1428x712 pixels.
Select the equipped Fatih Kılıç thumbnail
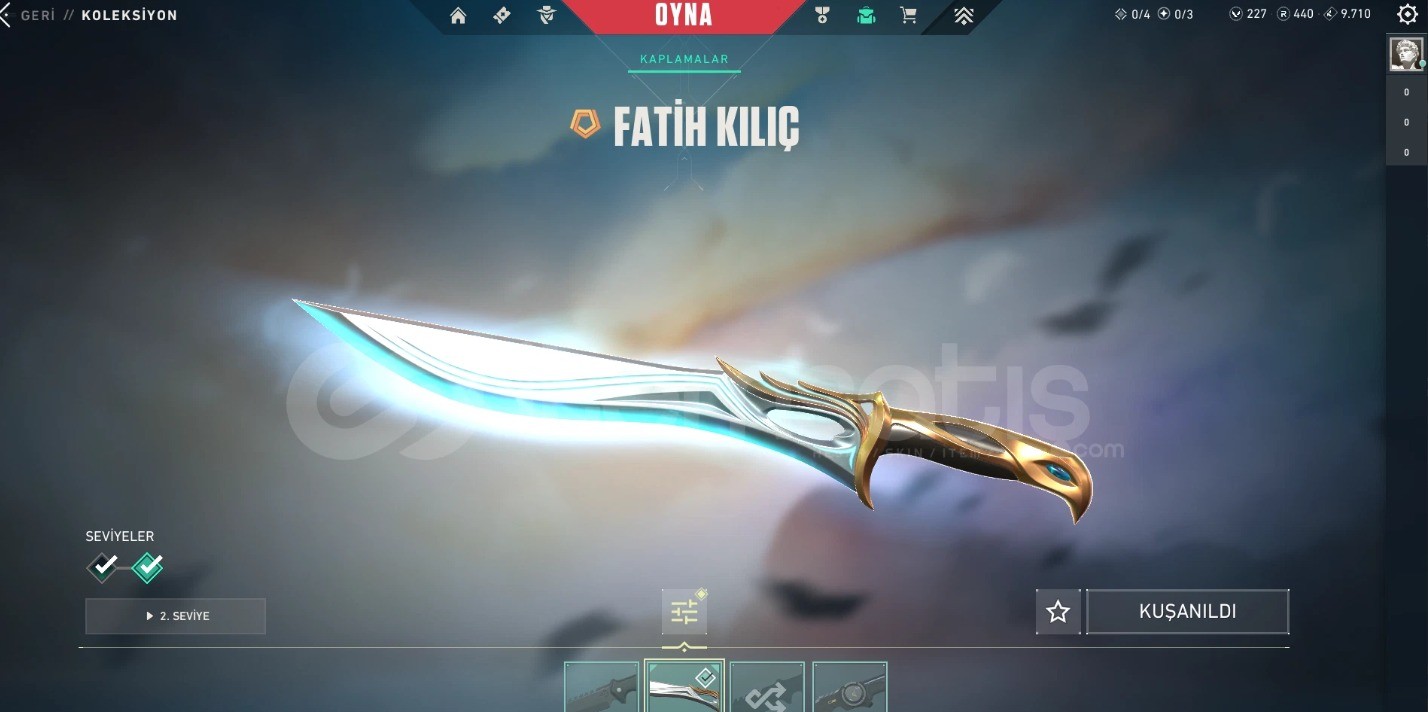click(684, 687)
